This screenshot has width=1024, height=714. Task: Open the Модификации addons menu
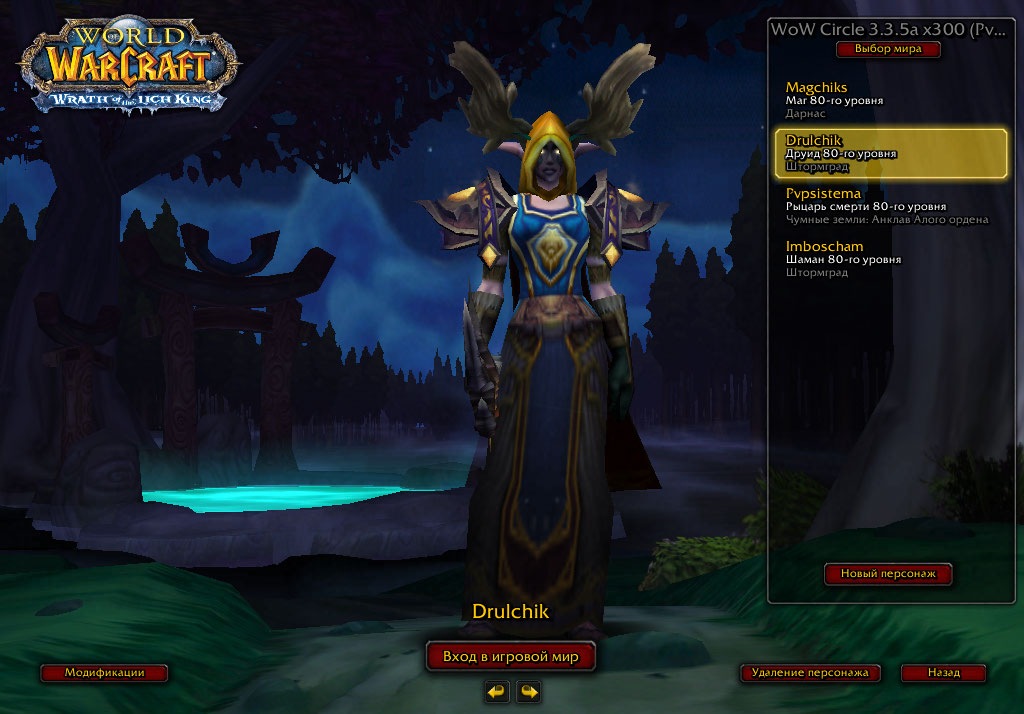pyautogui.click(x=104, y=673)
